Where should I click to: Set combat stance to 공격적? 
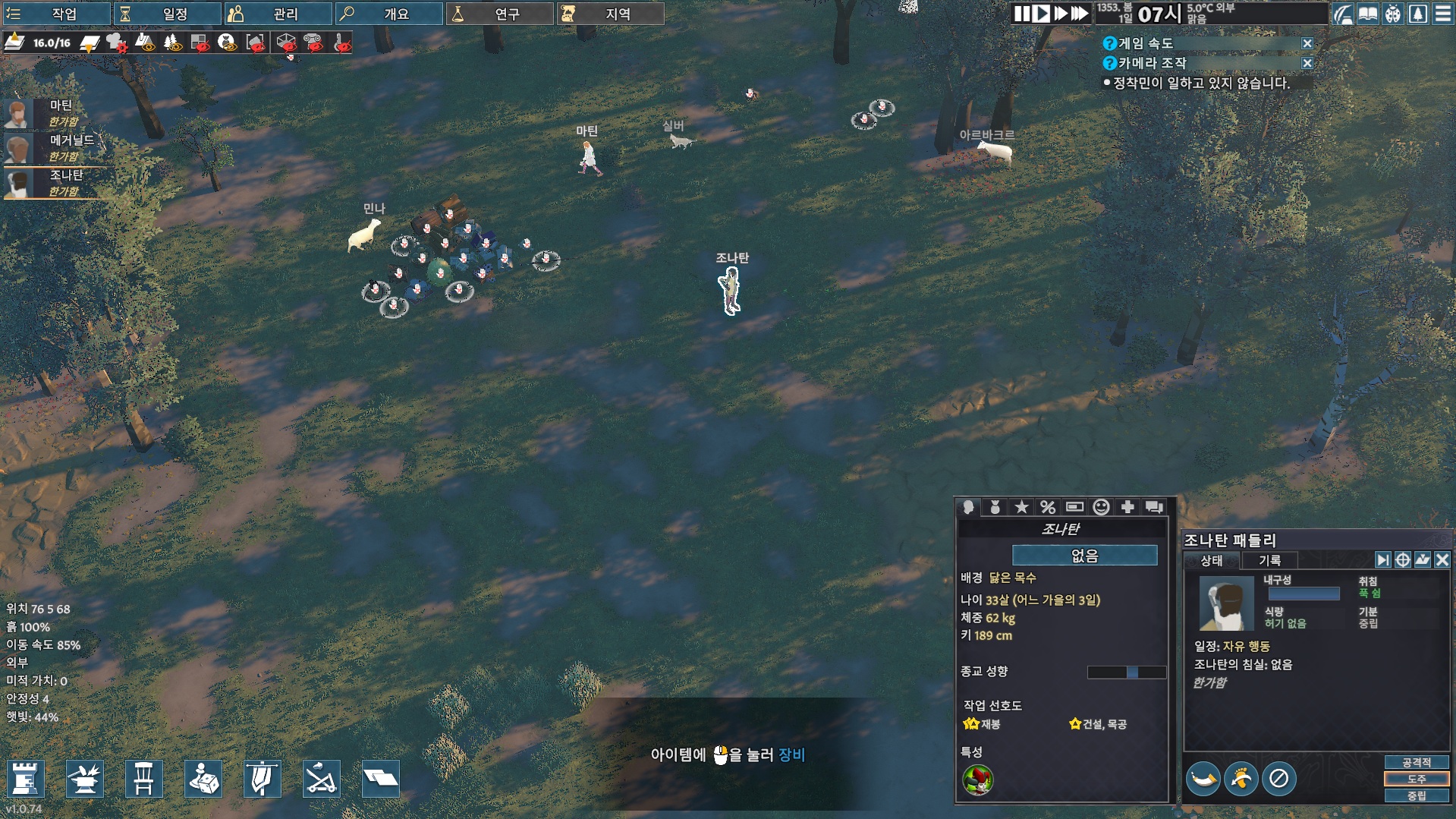1416,762
